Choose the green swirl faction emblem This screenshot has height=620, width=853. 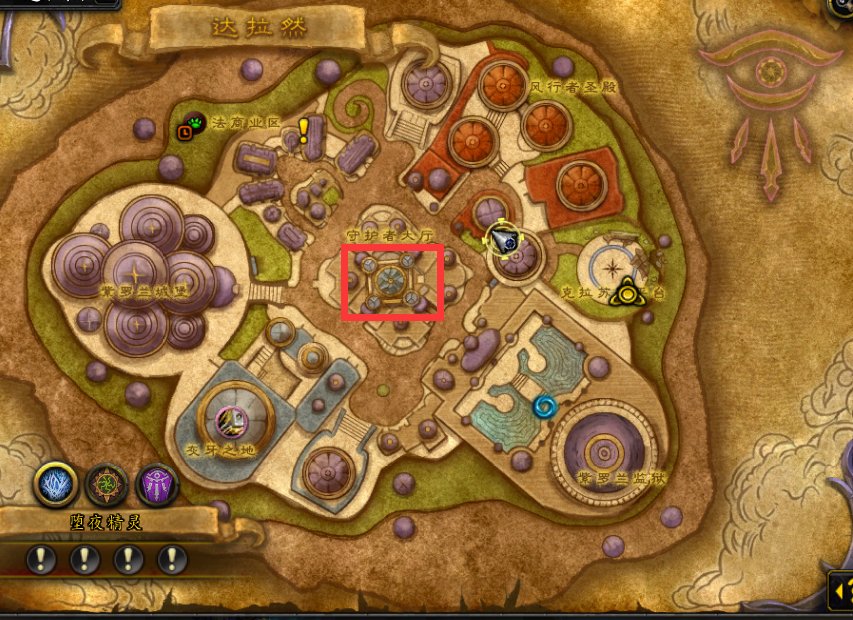[106, 485]
